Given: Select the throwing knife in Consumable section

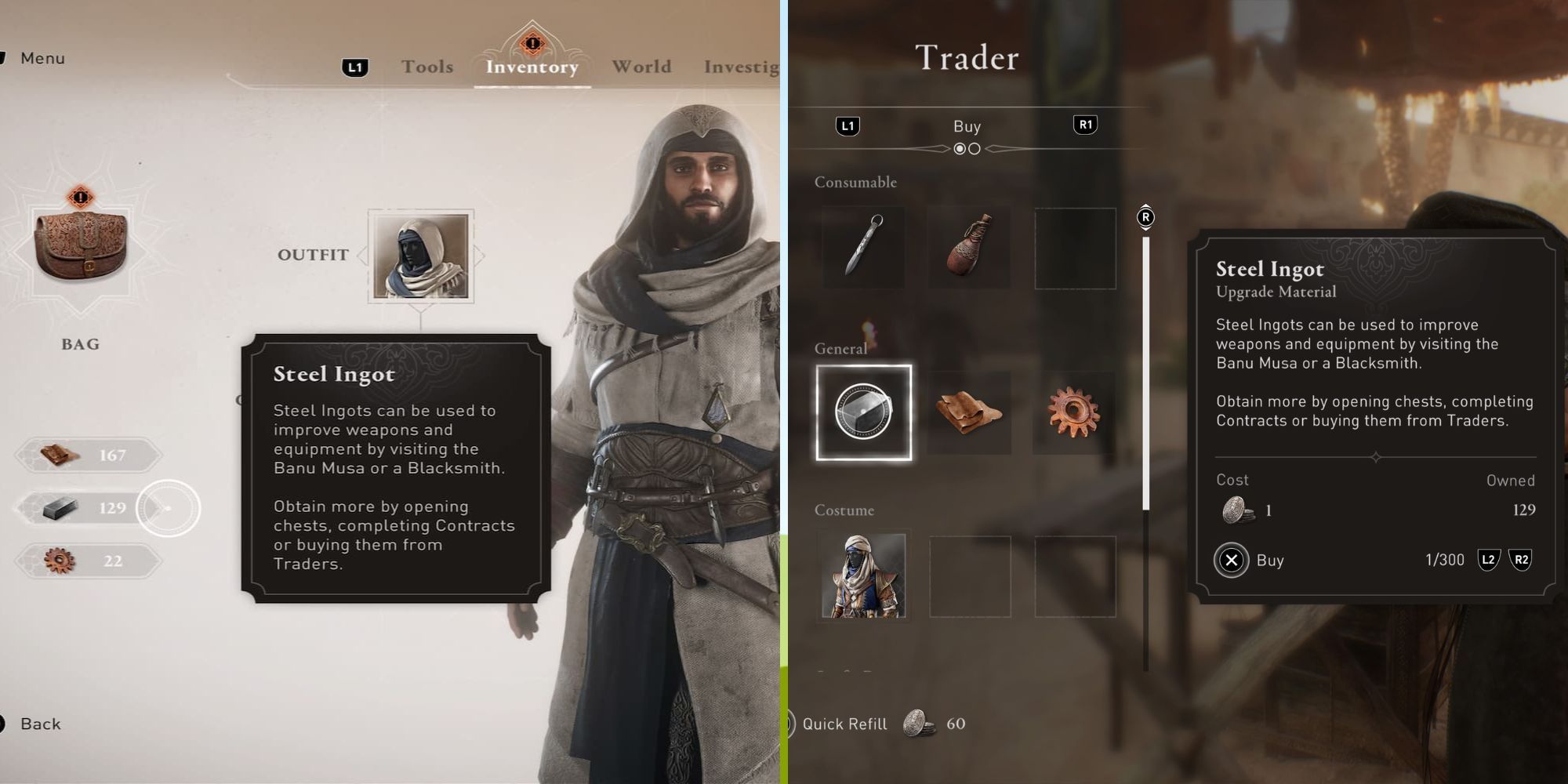Looking at the screenshot, I should [x=863, y=247].
